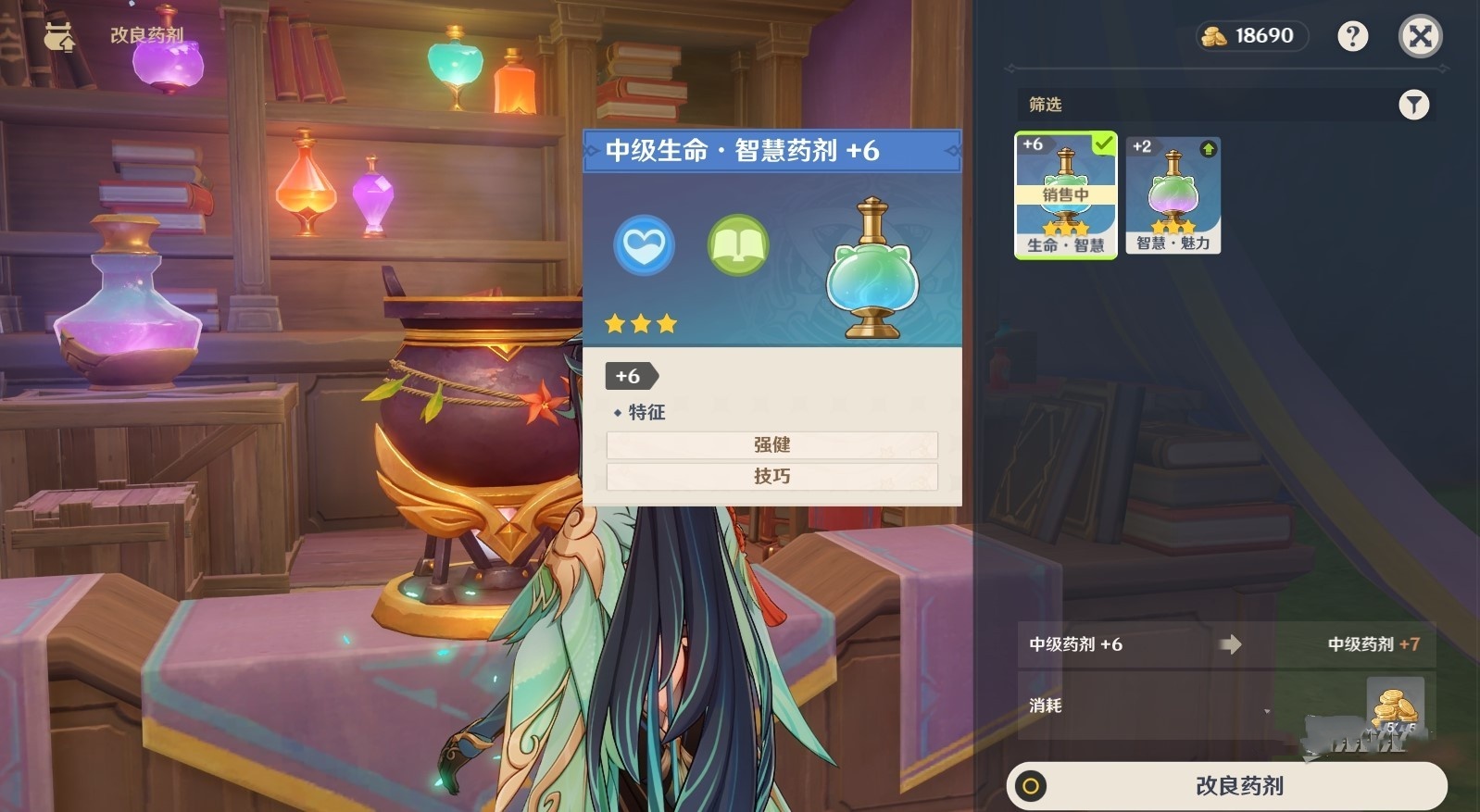Toggle the green checkmark on 生命·智慧 potion

coord(1101,144)
